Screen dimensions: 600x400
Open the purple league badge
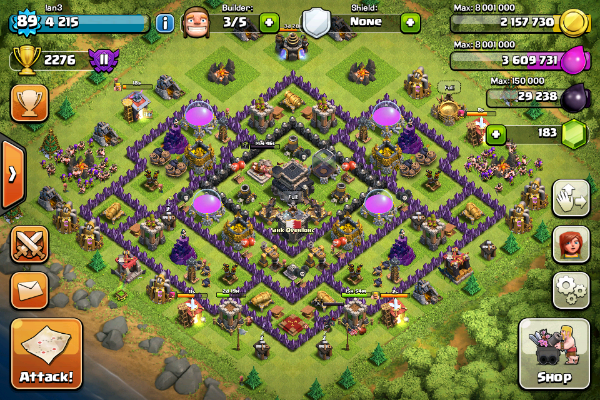[100, 61]
